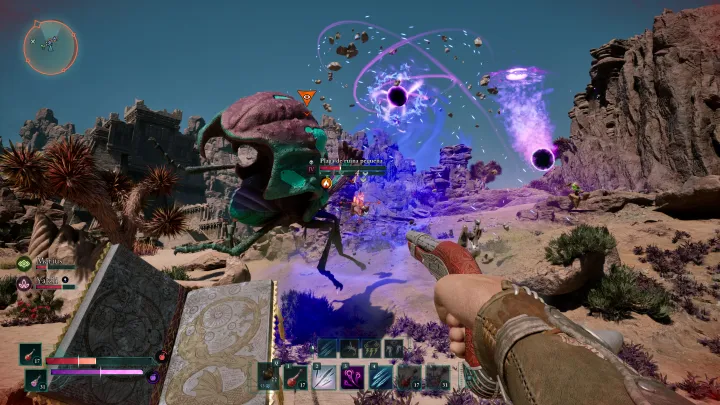Viewport: 720px width, 405px height.
Task: Select the red potion in hotbar slot 1
Action: (296, 376)
